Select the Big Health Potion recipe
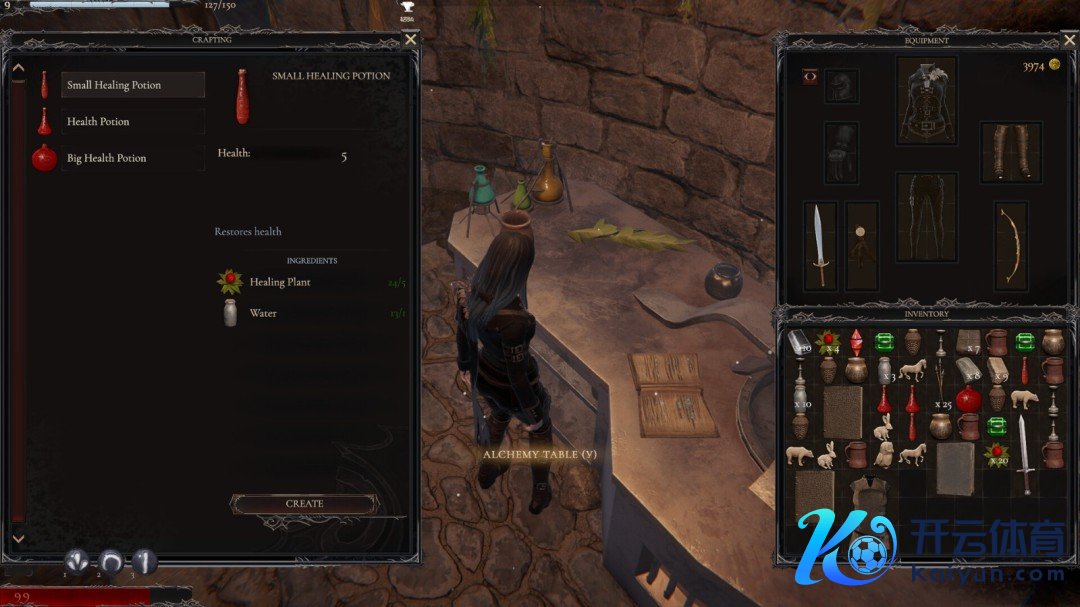 tap(132, 158)
